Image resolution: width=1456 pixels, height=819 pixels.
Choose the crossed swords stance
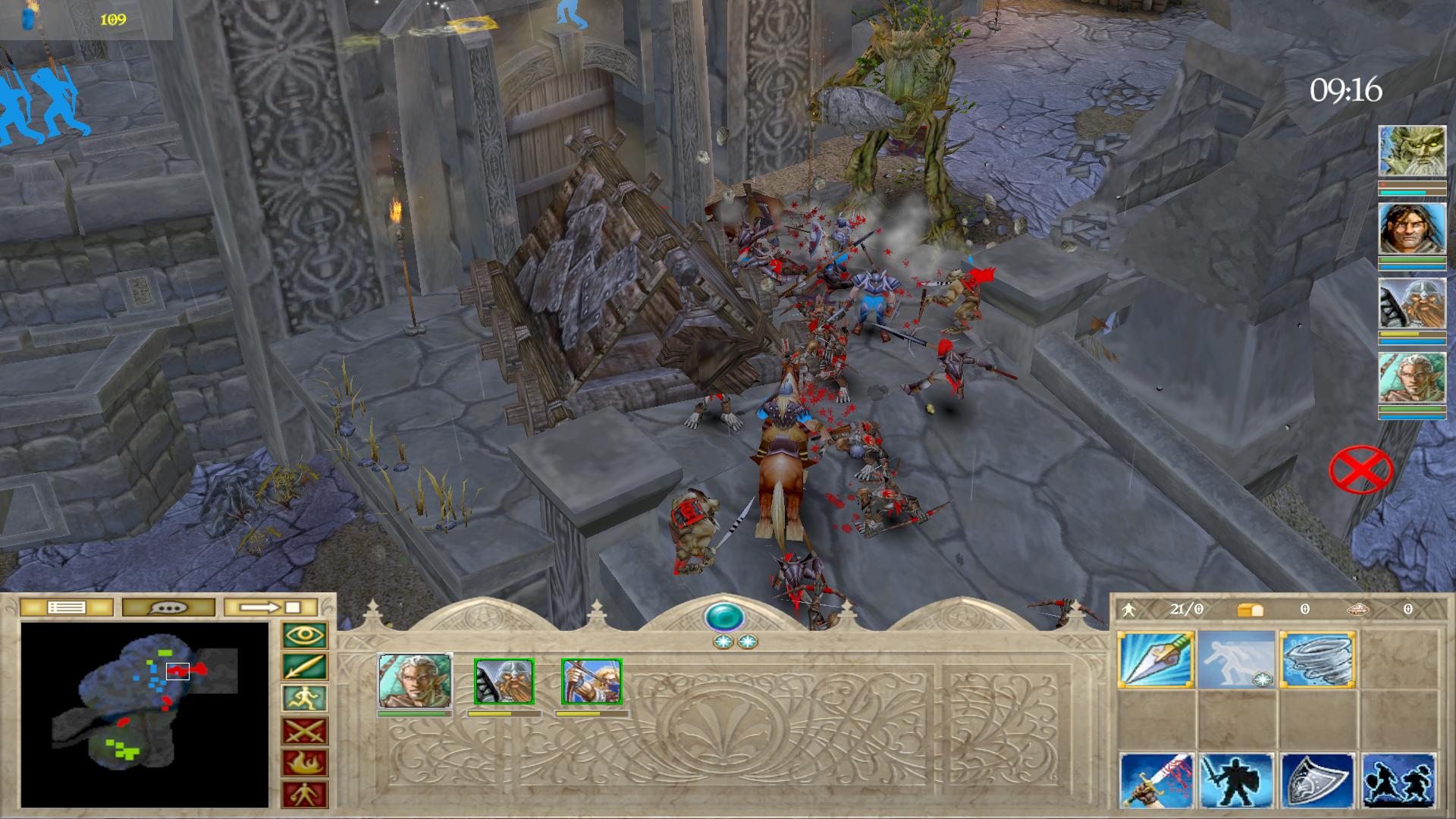coord(305,732)
